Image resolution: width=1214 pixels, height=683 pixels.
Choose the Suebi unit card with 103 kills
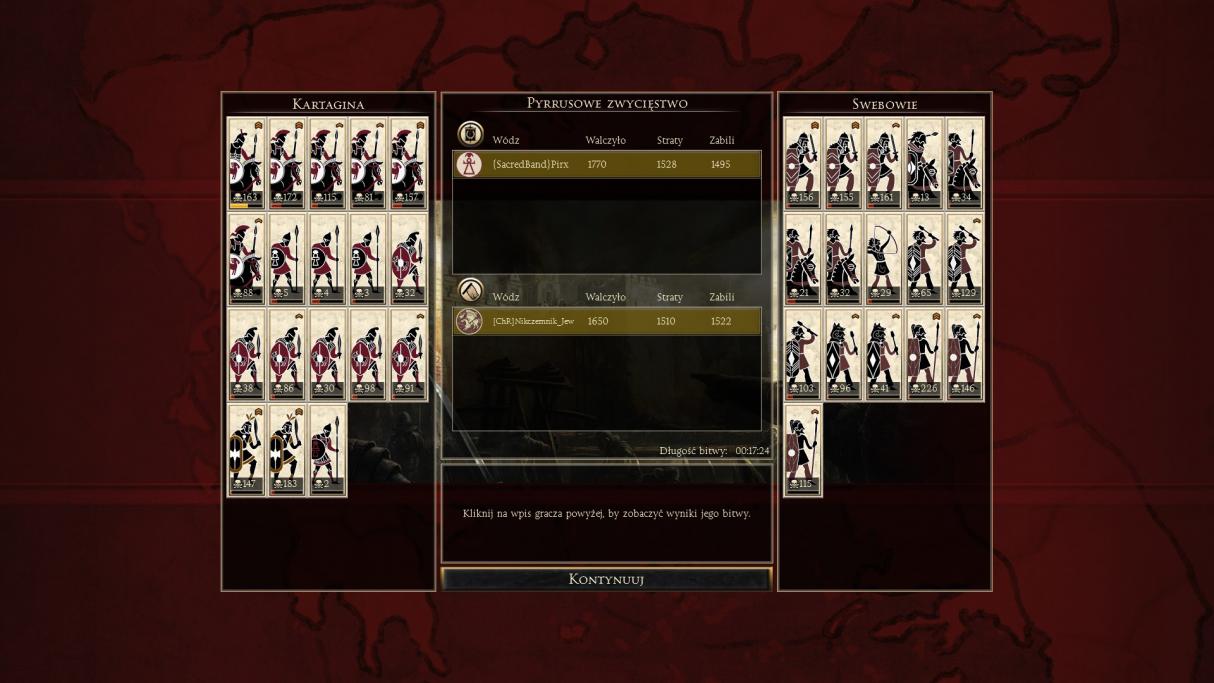click(x=803, y=355)
